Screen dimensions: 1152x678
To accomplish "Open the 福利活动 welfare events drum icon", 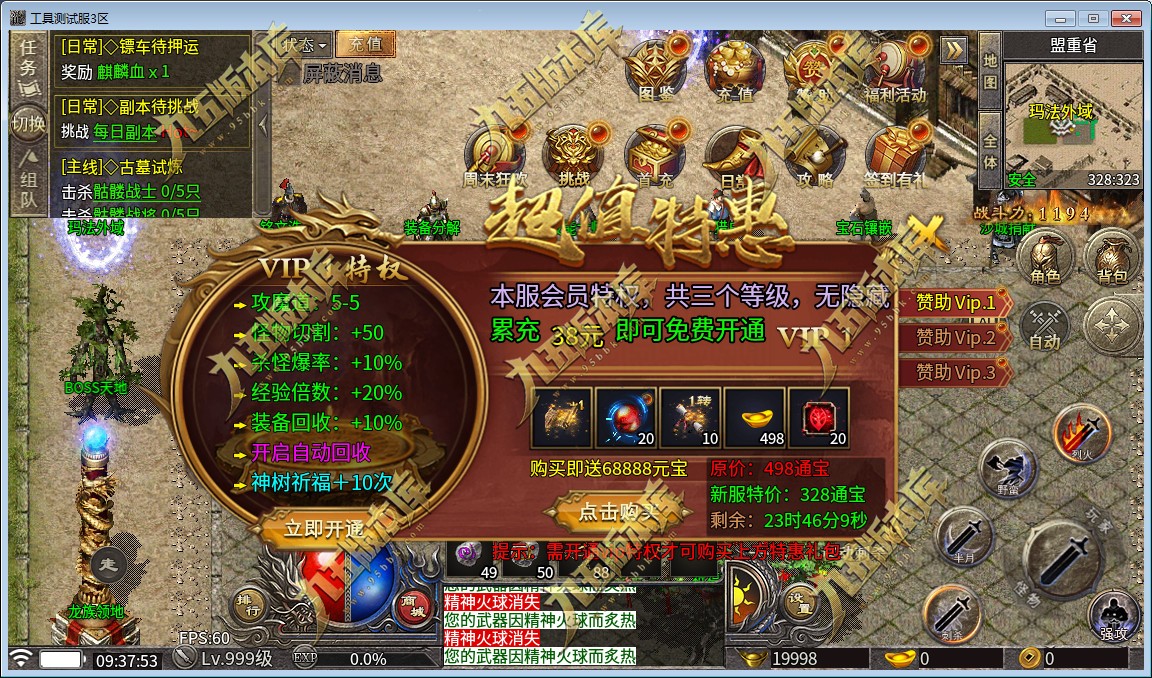I will click(x=895, y=70).
